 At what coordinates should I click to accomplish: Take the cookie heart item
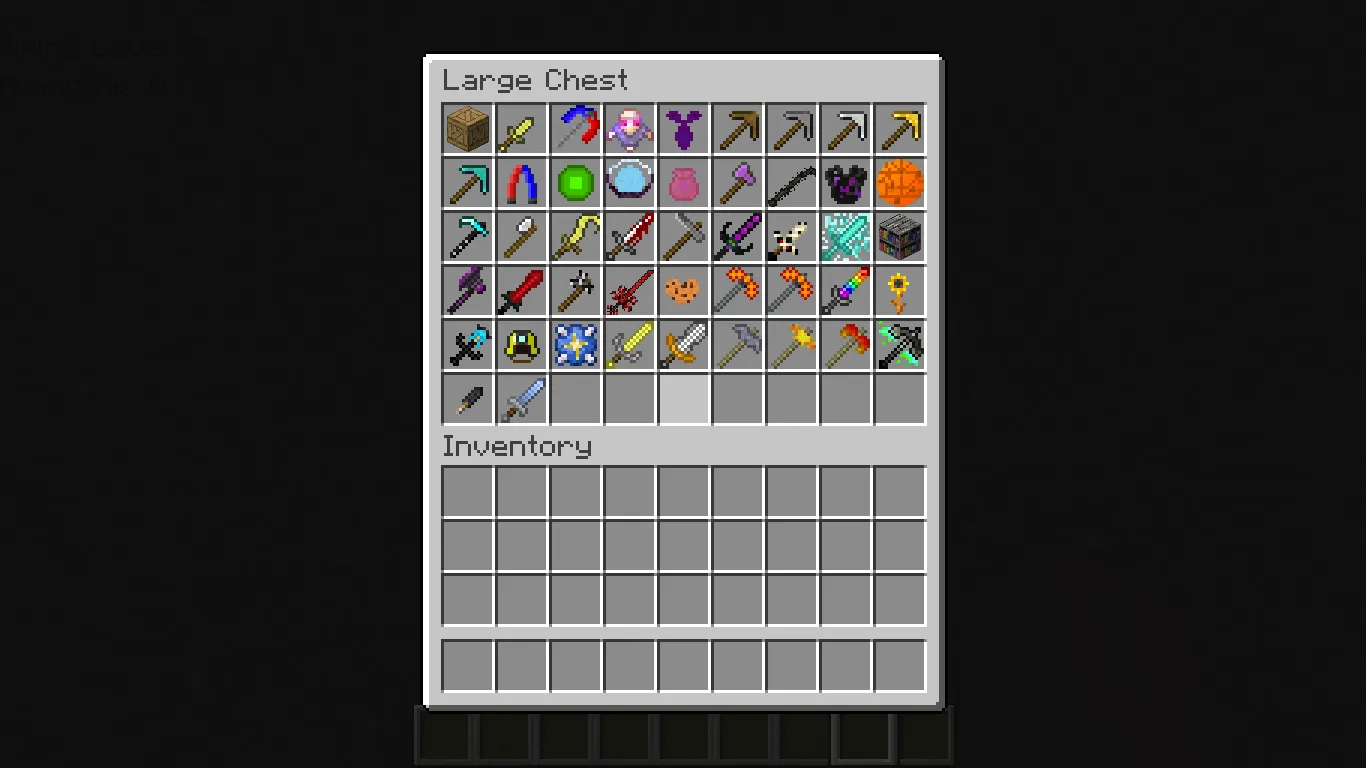[x=683, y=291]
